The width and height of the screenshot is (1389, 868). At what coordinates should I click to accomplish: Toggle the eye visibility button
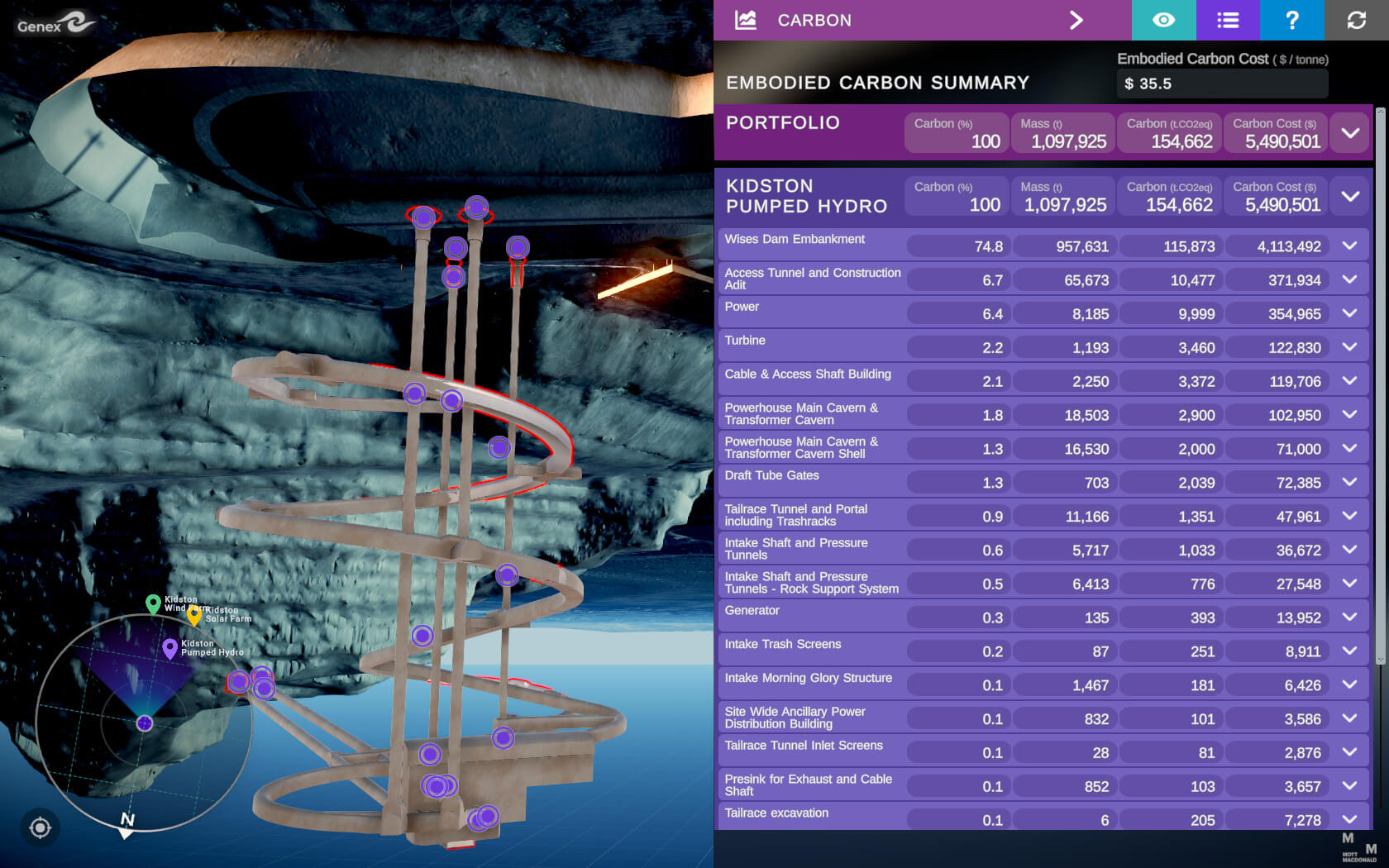coord(1163,20)
